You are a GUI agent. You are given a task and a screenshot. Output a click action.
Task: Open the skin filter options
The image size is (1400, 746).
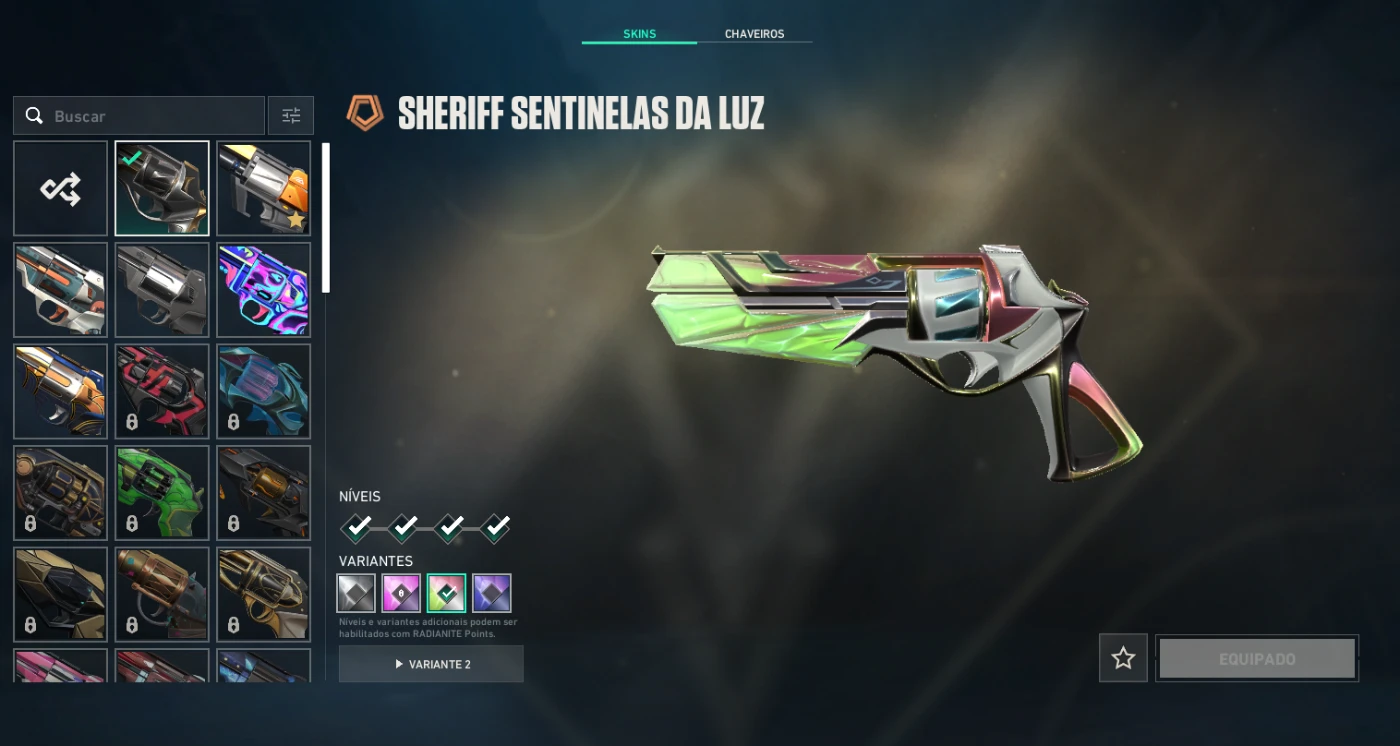(291, 116)
